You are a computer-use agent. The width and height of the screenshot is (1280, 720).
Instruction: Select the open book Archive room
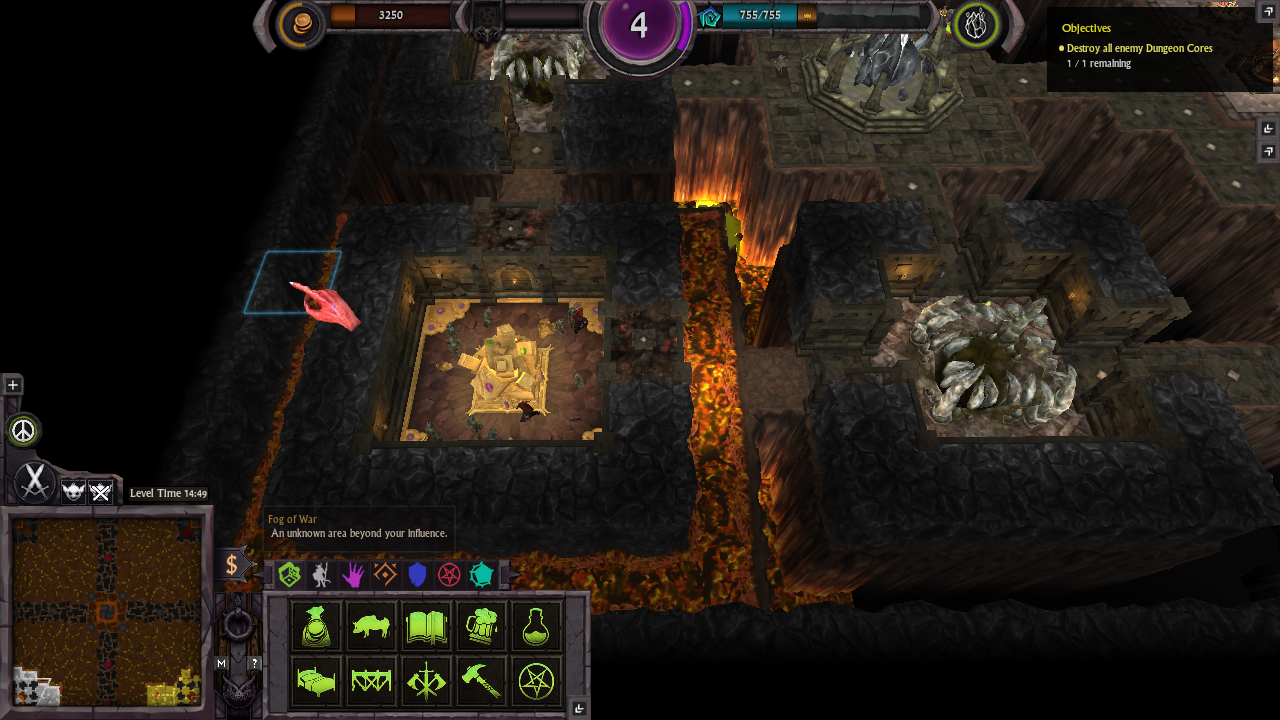[x=426, y=627]
